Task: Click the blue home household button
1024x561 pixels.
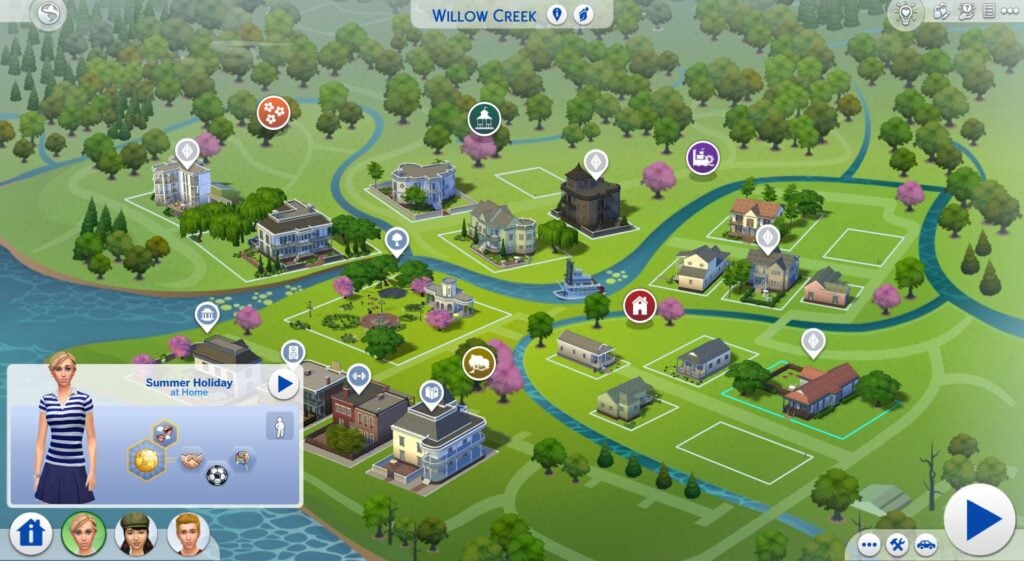Action: pyautogui.click(x=31, y=533)
